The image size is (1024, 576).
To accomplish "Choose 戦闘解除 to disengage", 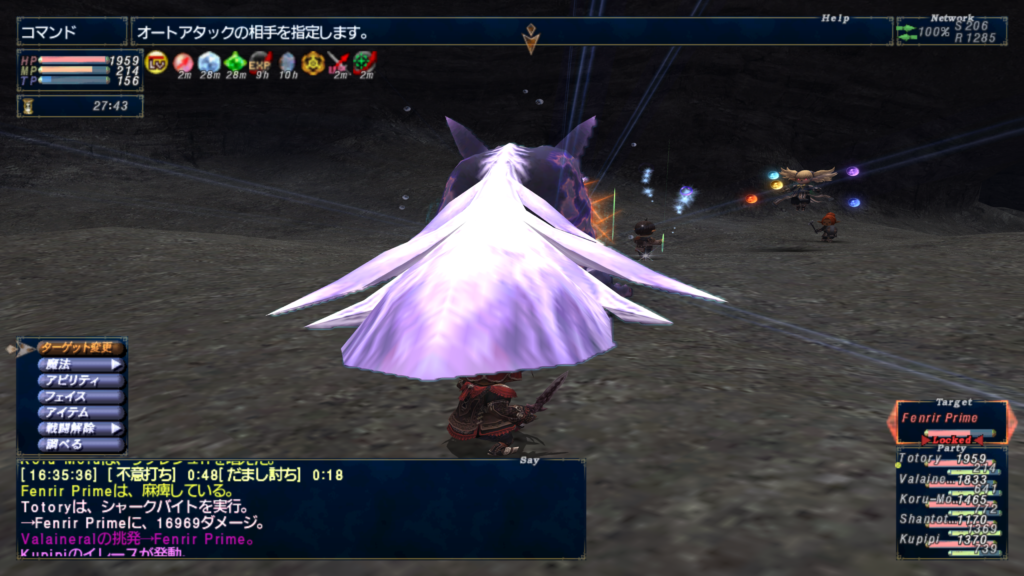I will click(x=82, y=428).
